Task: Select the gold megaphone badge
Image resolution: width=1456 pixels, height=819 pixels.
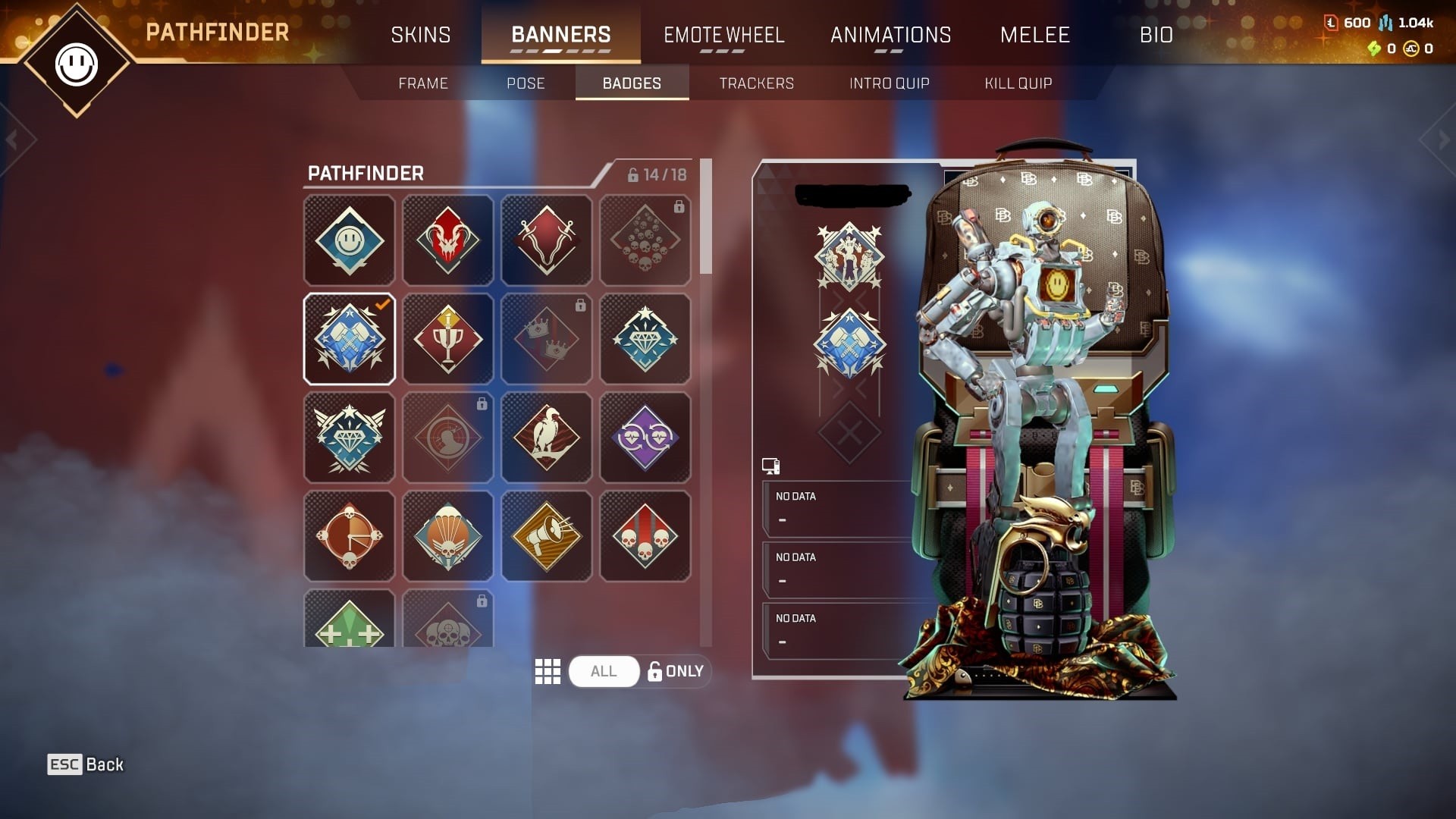Action: [x=546, y=535]
